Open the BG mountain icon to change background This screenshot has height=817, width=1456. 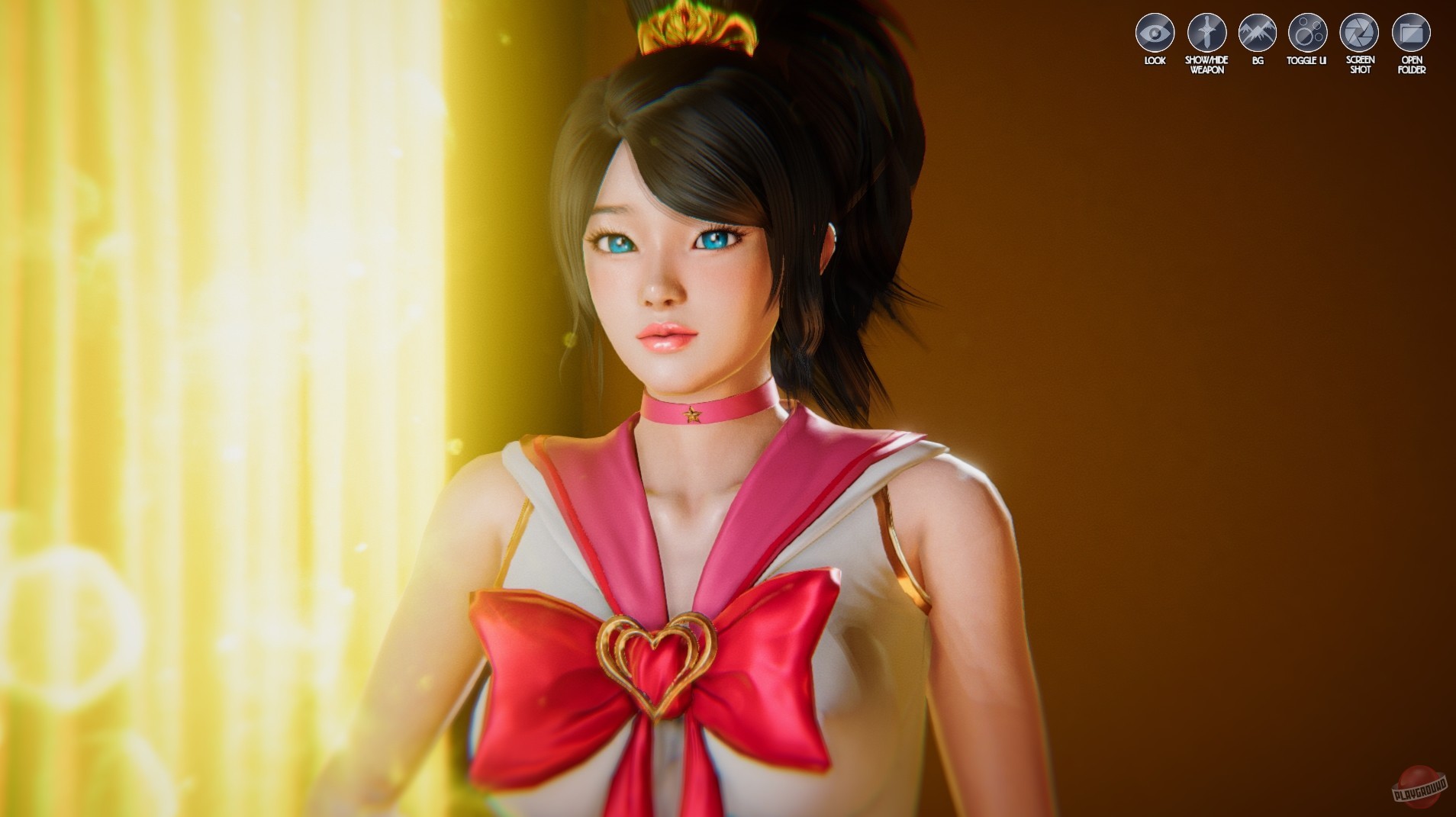tap(1258, 33)
